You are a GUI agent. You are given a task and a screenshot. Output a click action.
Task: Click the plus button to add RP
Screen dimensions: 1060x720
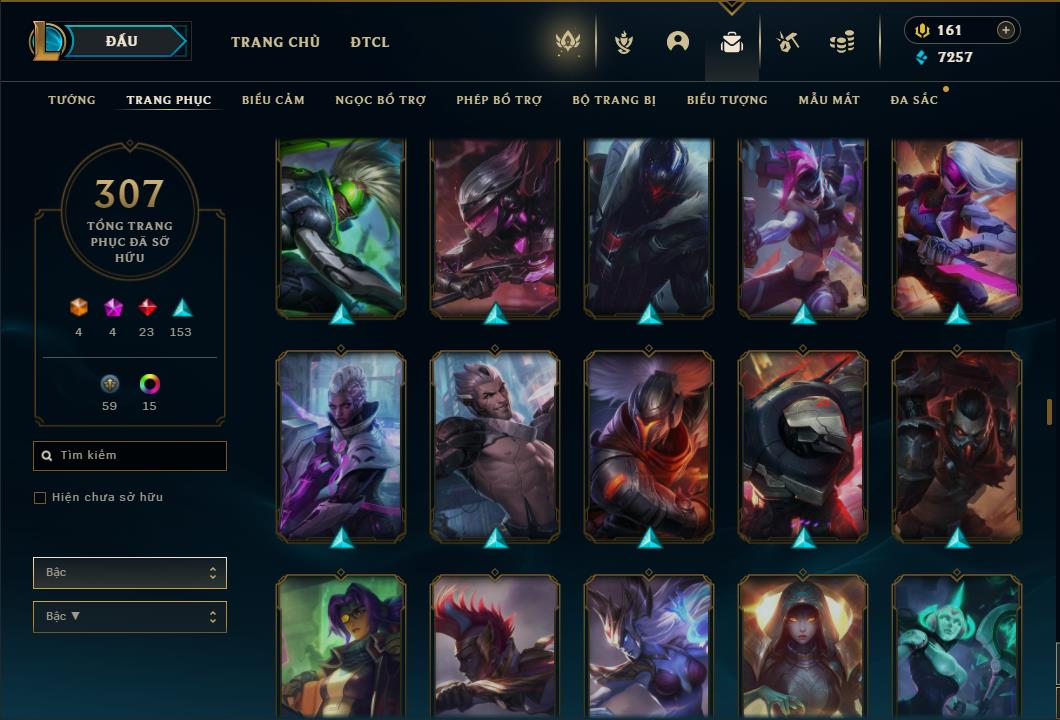(1006, 30)
